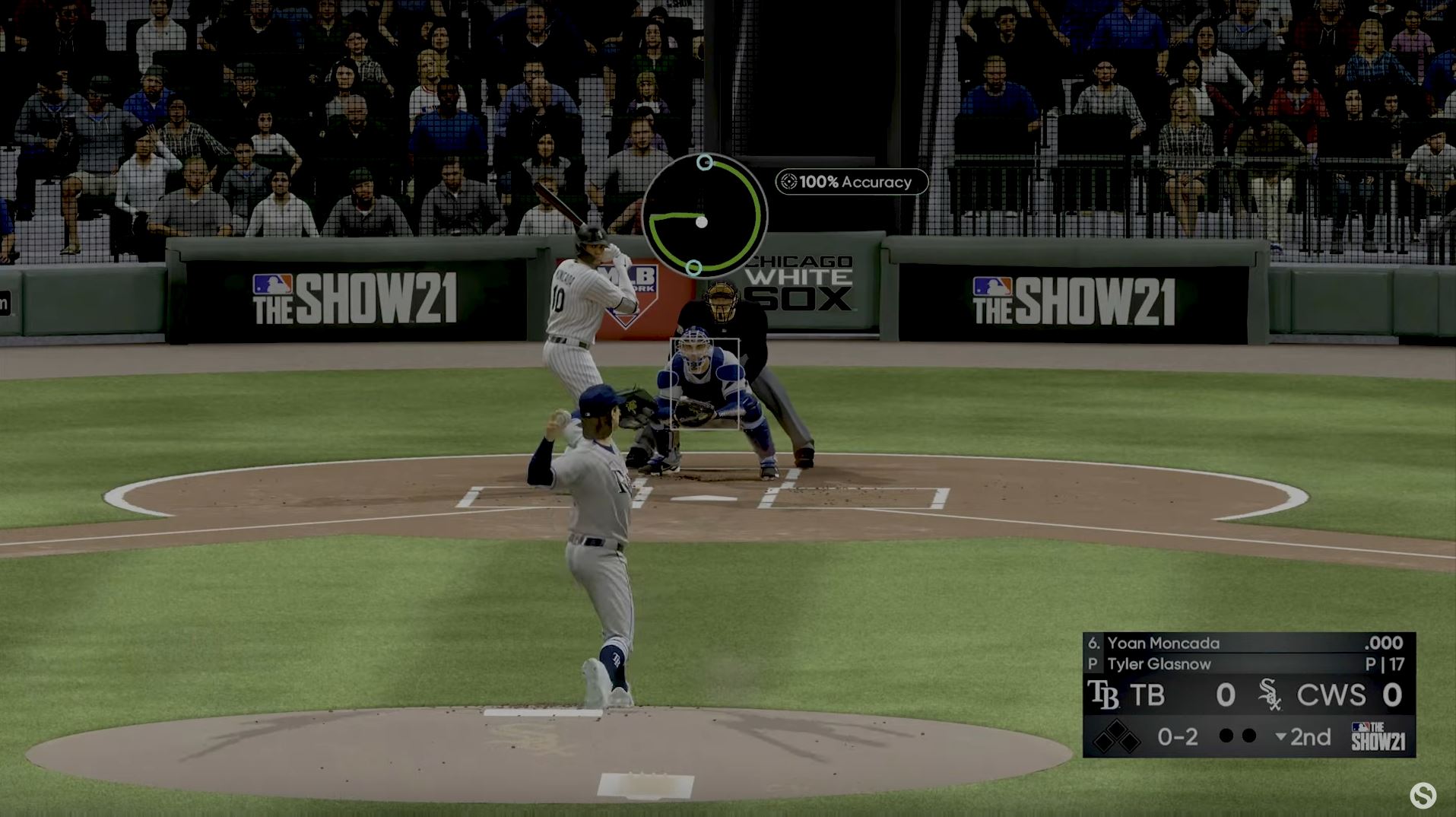Select the strike zone box outline
The width and height of the screenshot is (1456, 817).
point(705,384)
